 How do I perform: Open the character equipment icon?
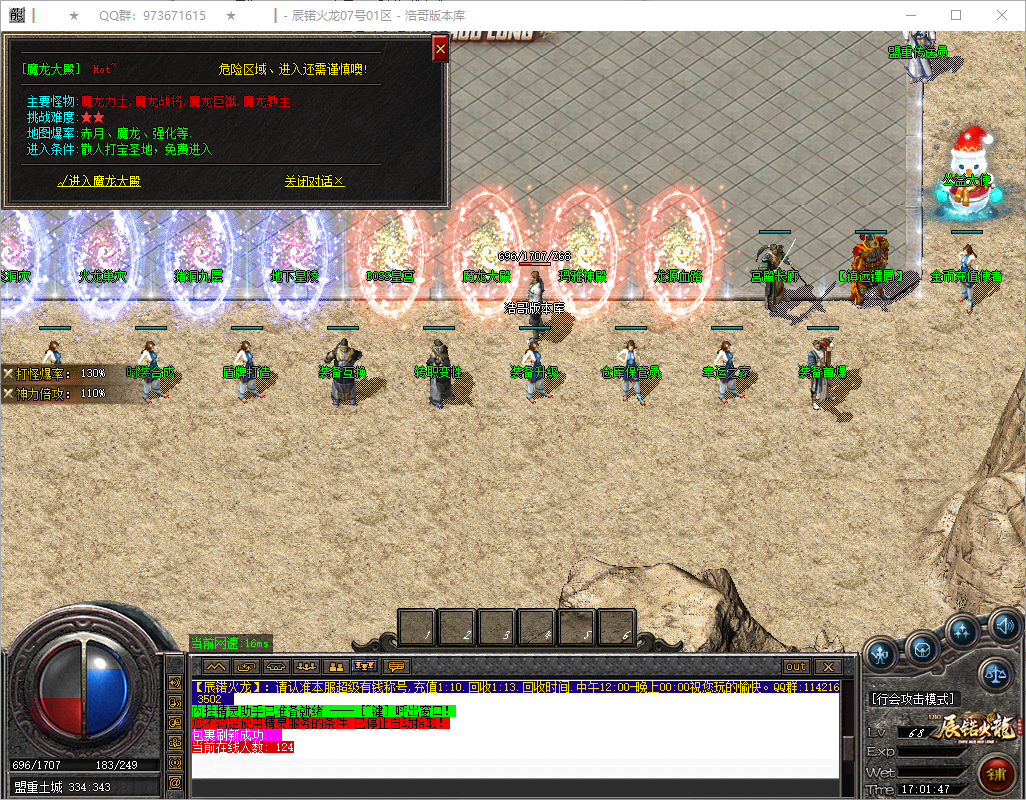(881, 654)
